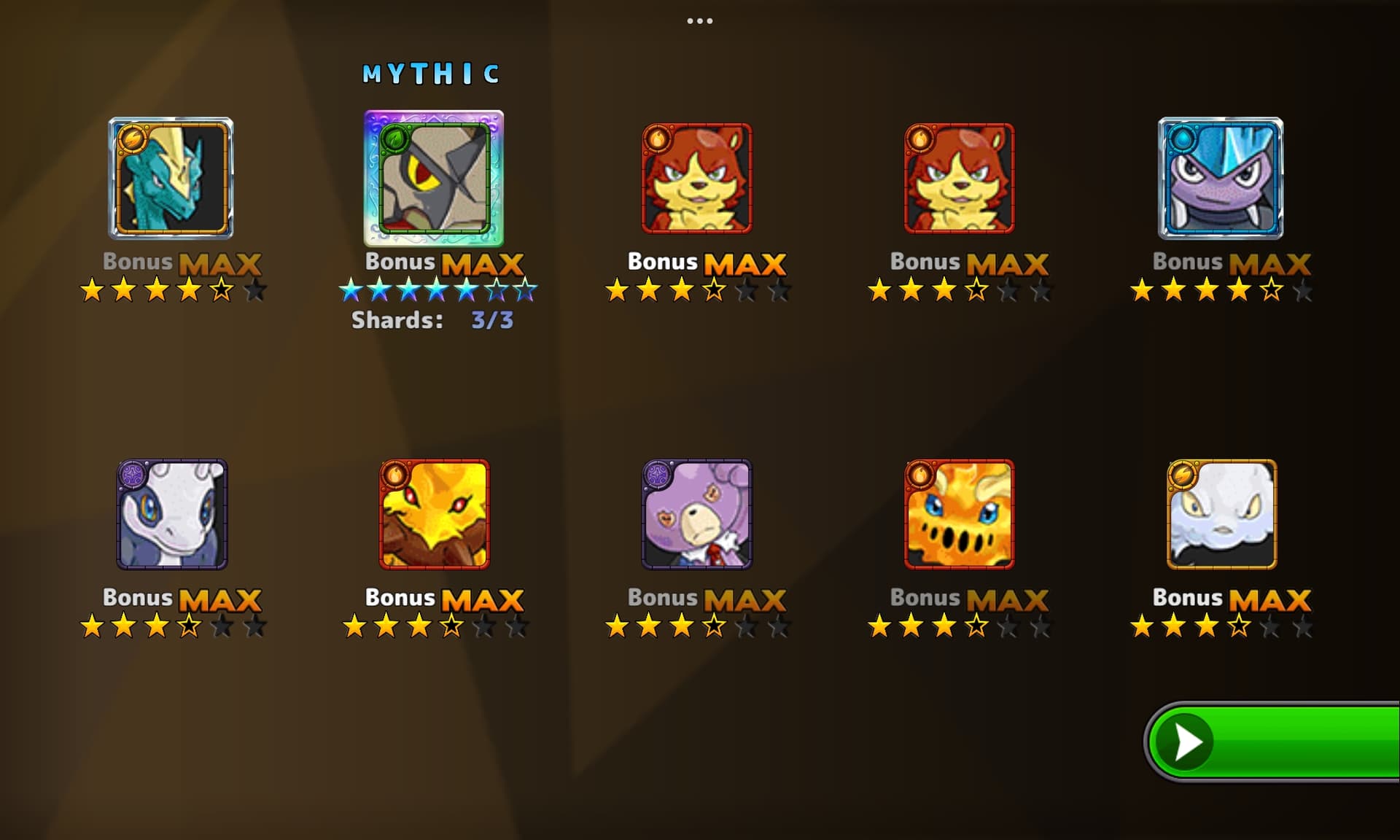Select the white serpent with purple frame
Image resolution: width=1400 pixels, height=840 pixels.
point(172,514)
